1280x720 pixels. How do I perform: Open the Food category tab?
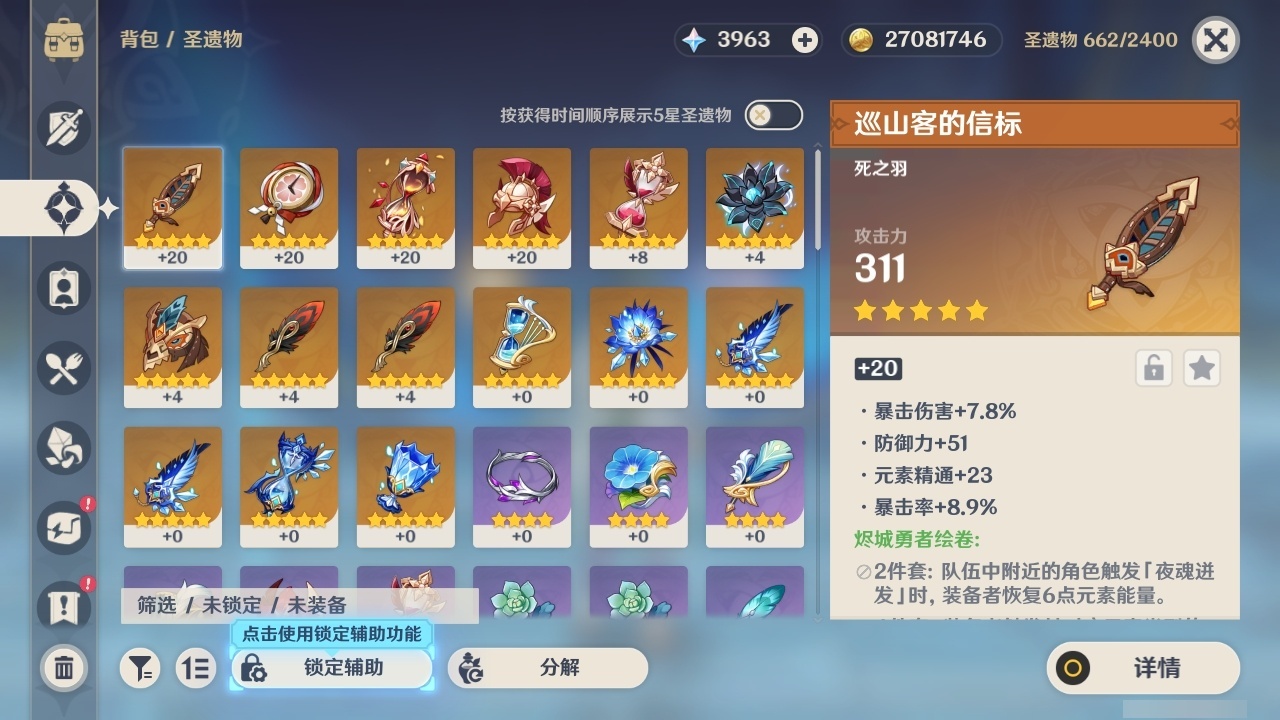(x=64, y=368)
